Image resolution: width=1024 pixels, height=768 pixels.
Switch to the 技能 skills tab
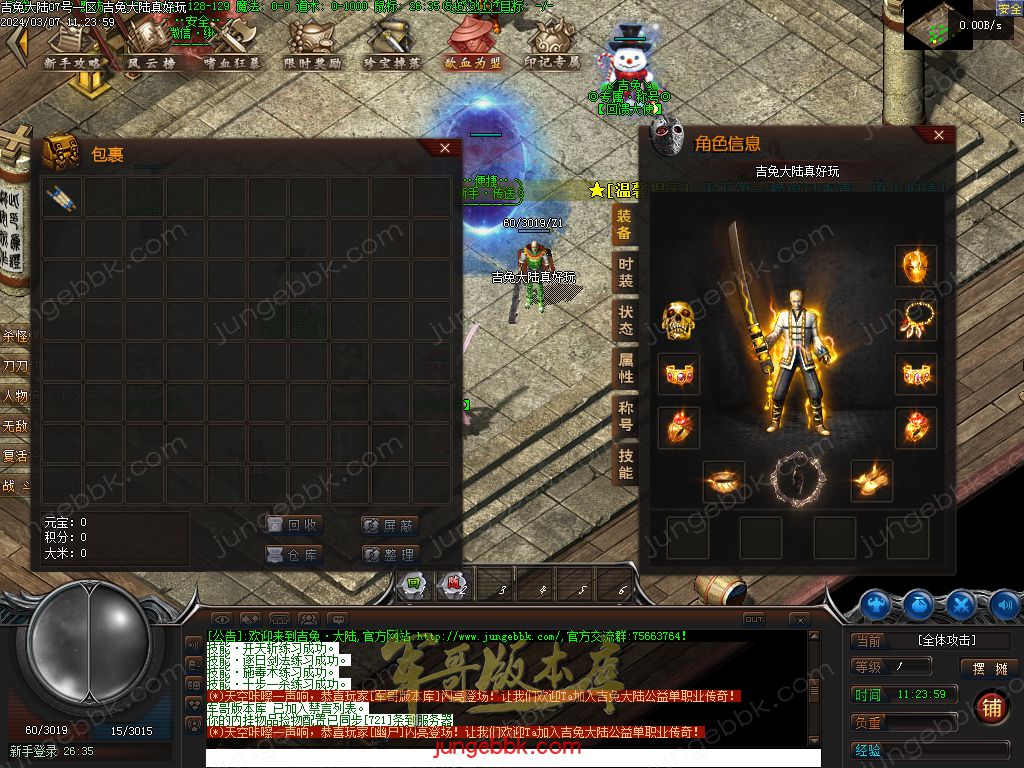pos(625,464)
